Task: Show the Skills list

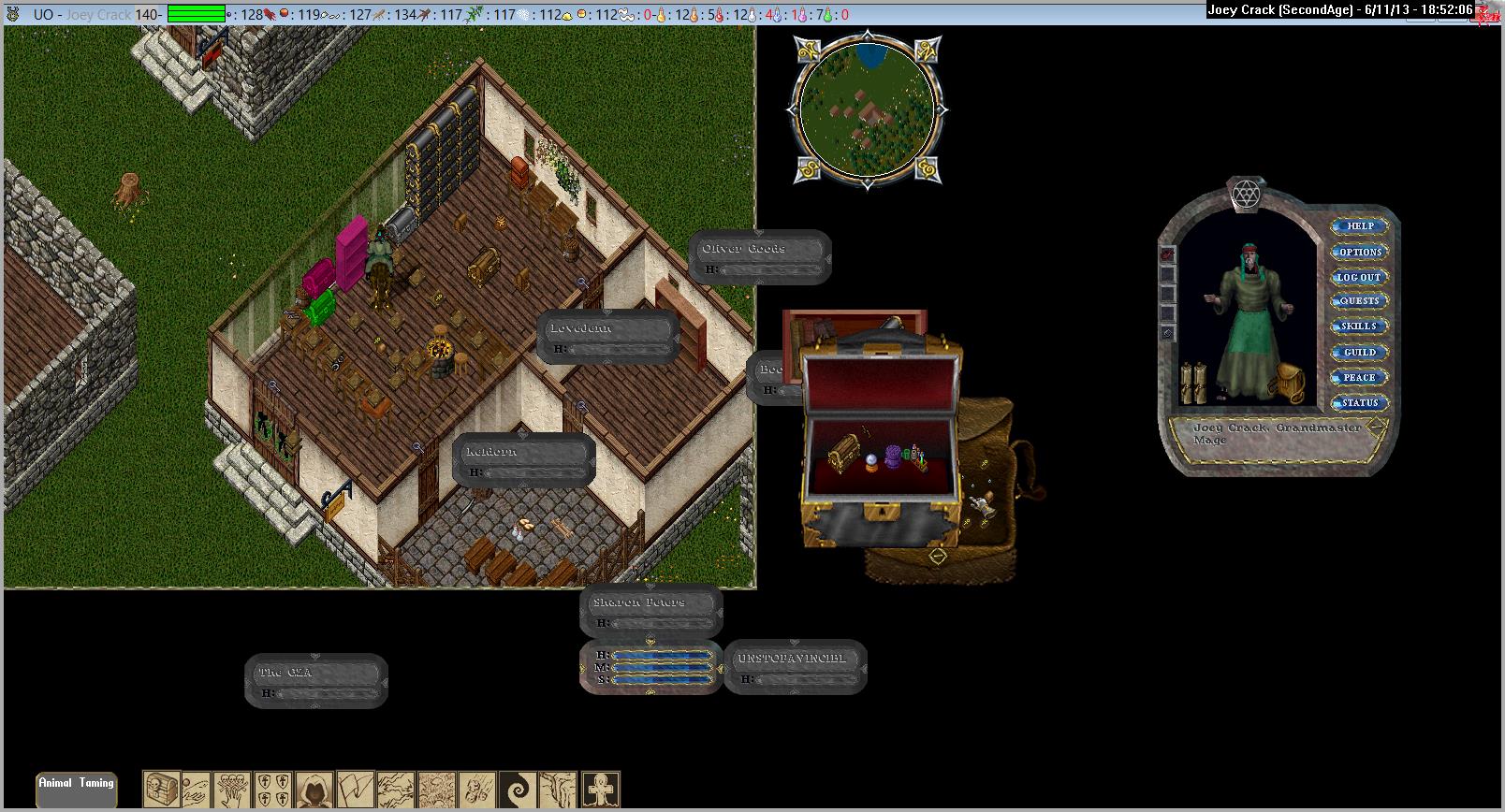Action: pos(1360,326)
